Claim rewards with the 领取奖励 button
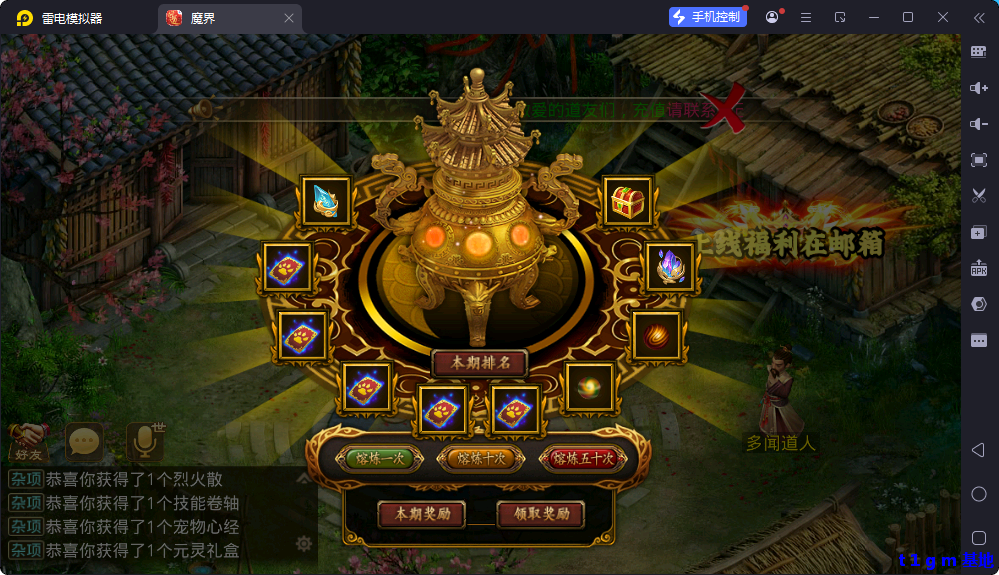999x575 pixels. click(x=541, y=514)
